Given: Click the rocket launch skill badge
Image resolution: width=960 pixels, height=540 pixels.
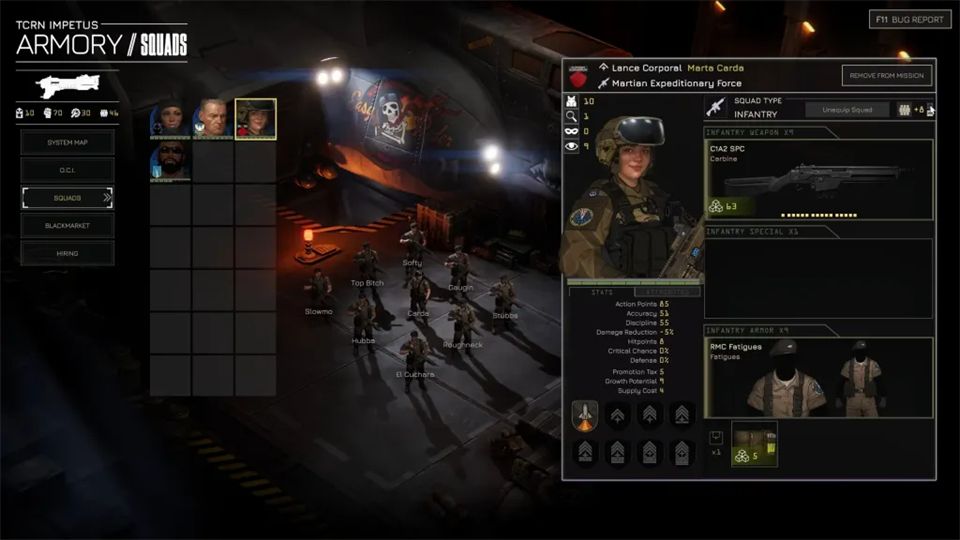Looking at the screenshot, I should coord(586,415).
